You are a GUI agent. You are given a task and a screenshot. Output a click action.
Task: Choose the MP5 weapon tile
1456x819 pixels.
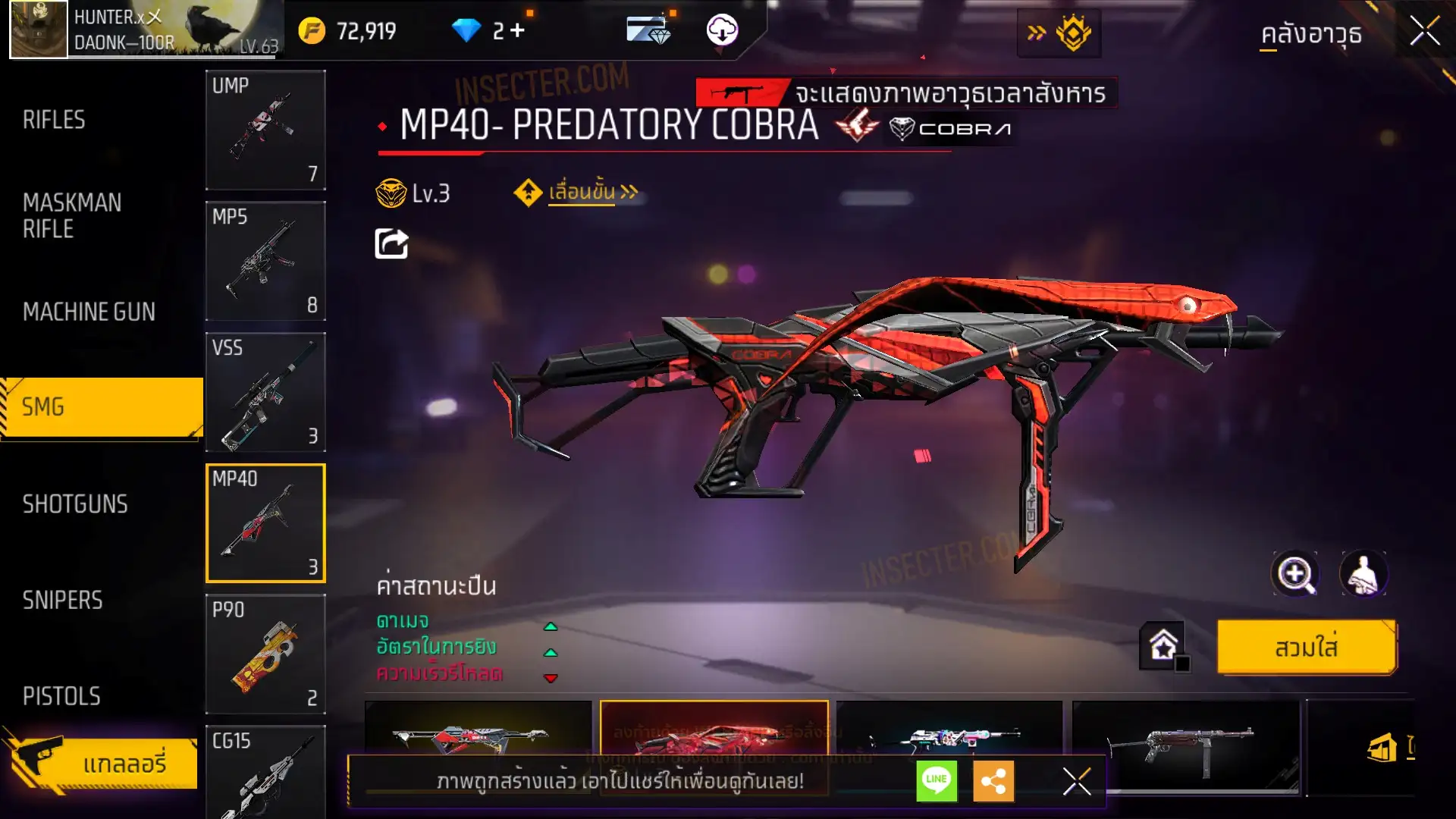pos(265,261)
